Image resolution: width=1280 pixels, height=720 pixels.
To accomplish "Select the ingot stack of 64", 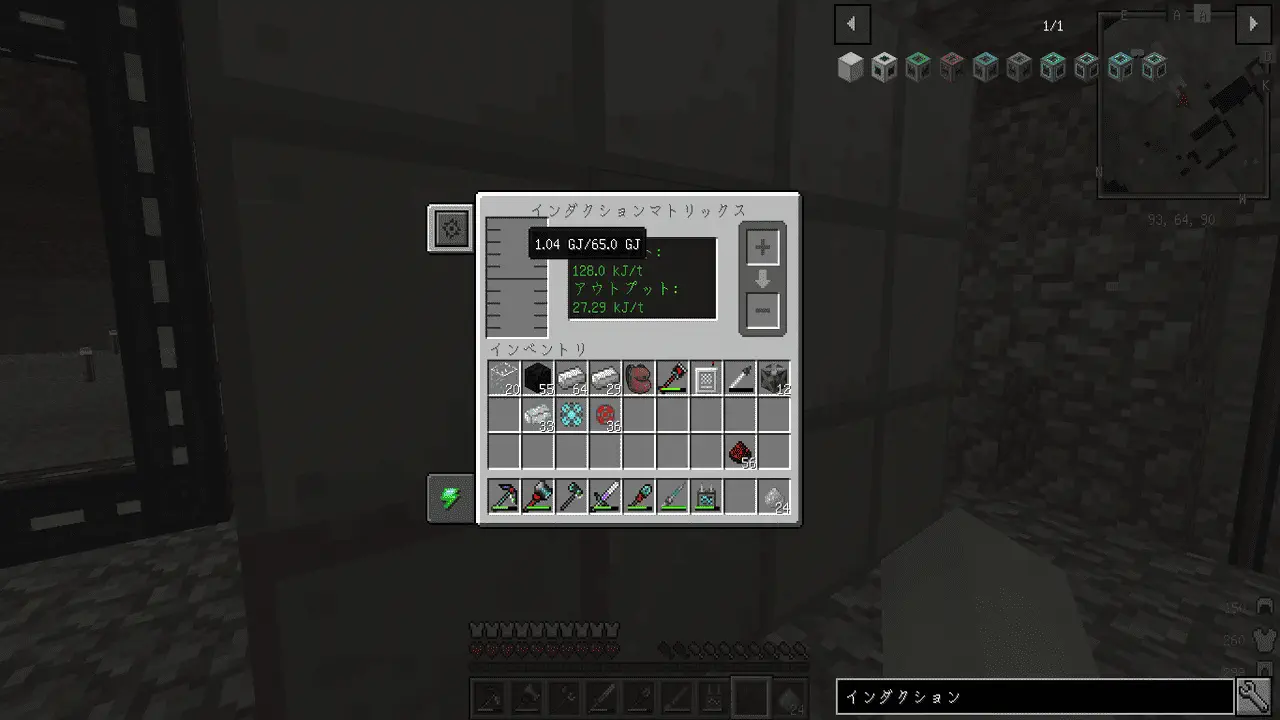I will pos(572,379).
